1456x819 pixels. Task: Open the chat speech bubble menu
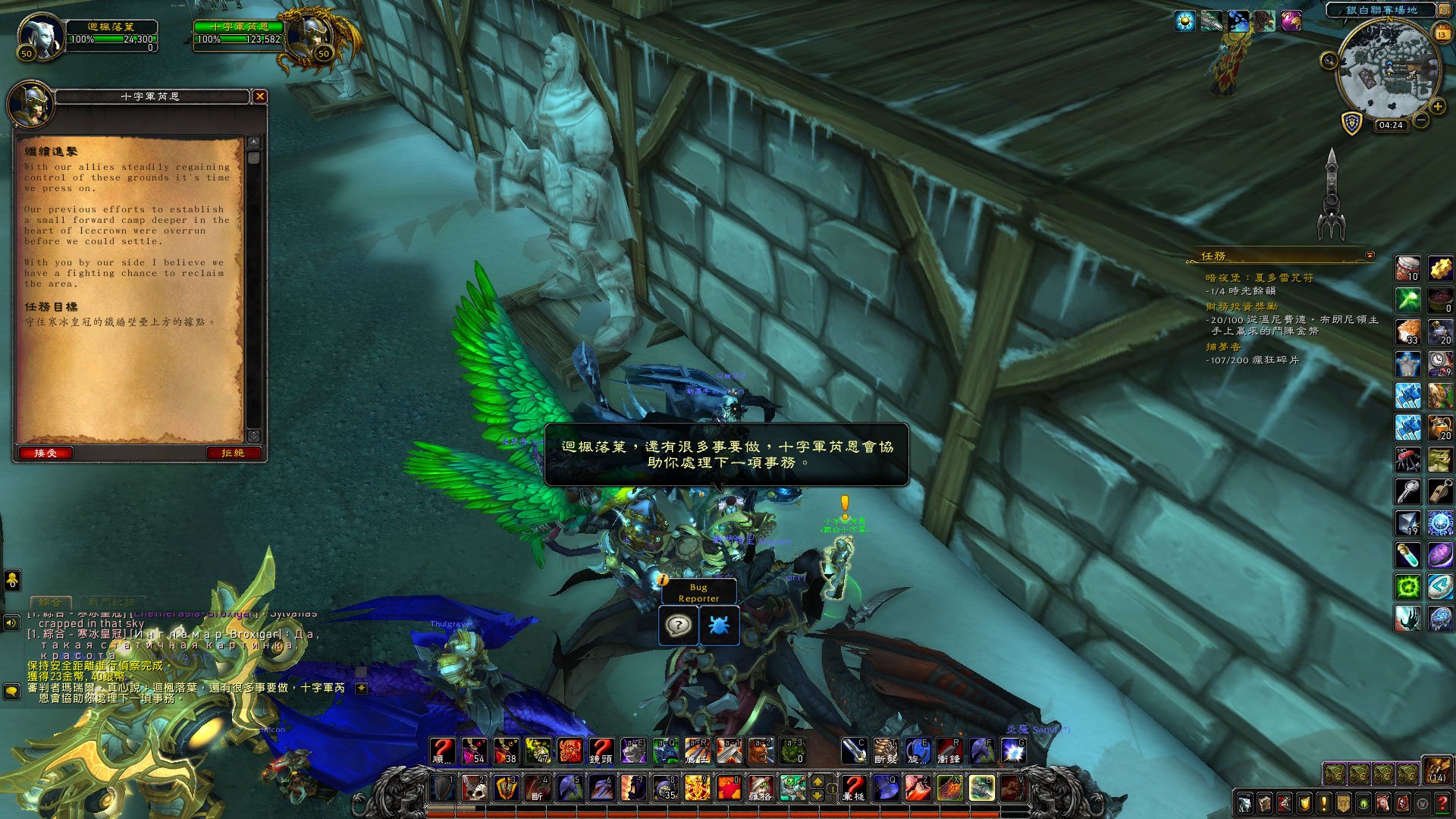point(11,692)
